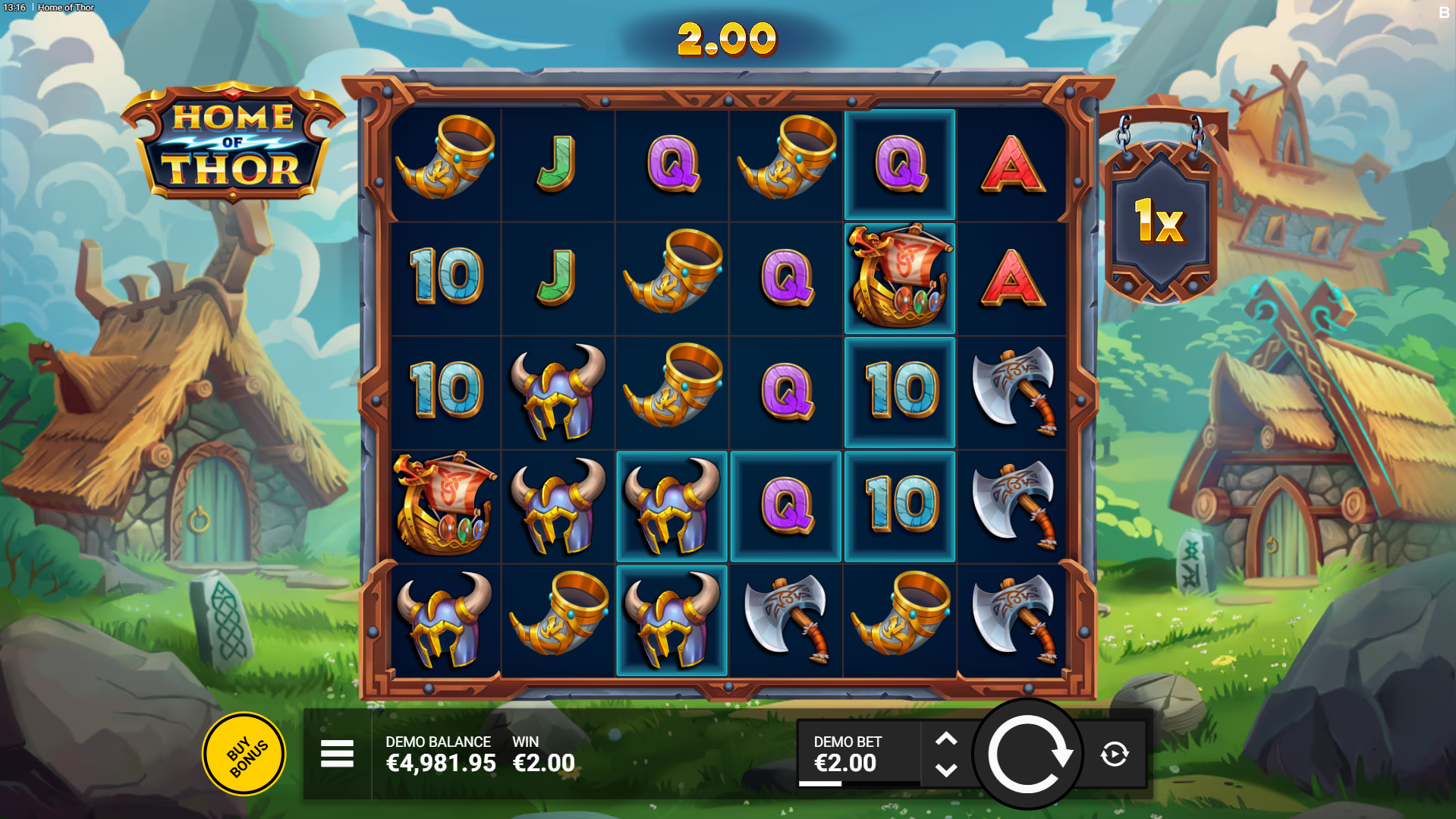Open the autoplay settings
Screen dimensions: 1456x819
[1114, 754]
